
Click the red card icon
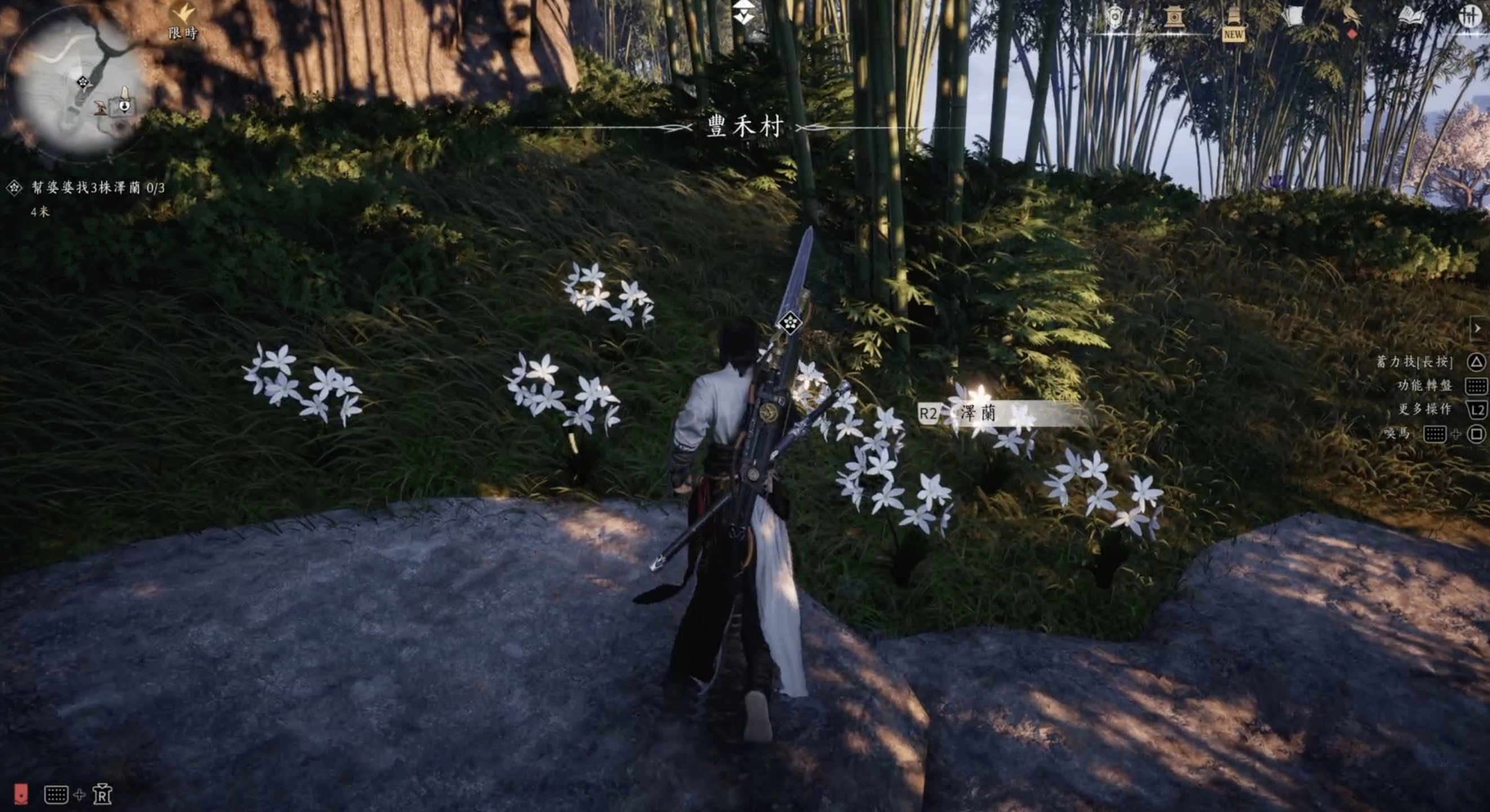[x=21, y=793]
